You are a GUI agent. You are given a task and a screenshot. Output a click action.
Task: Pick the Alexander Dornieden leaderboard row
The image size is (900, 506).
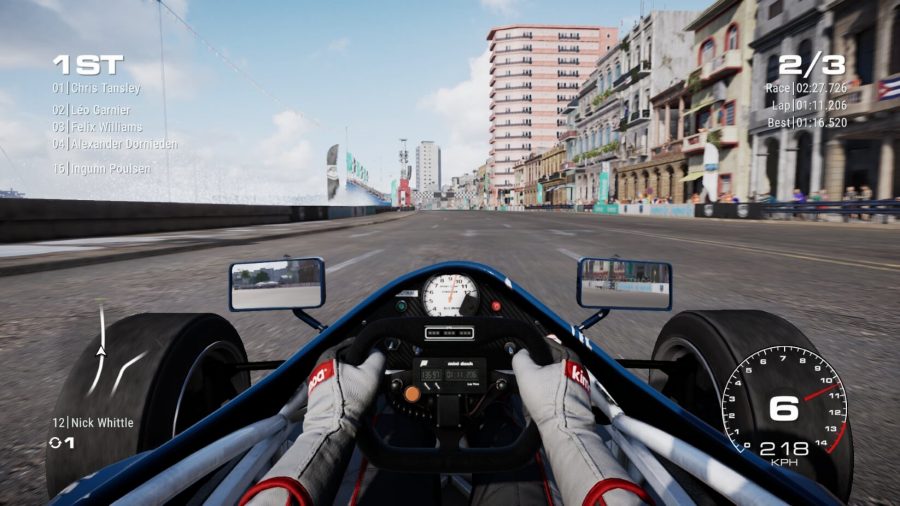(115, 144)
